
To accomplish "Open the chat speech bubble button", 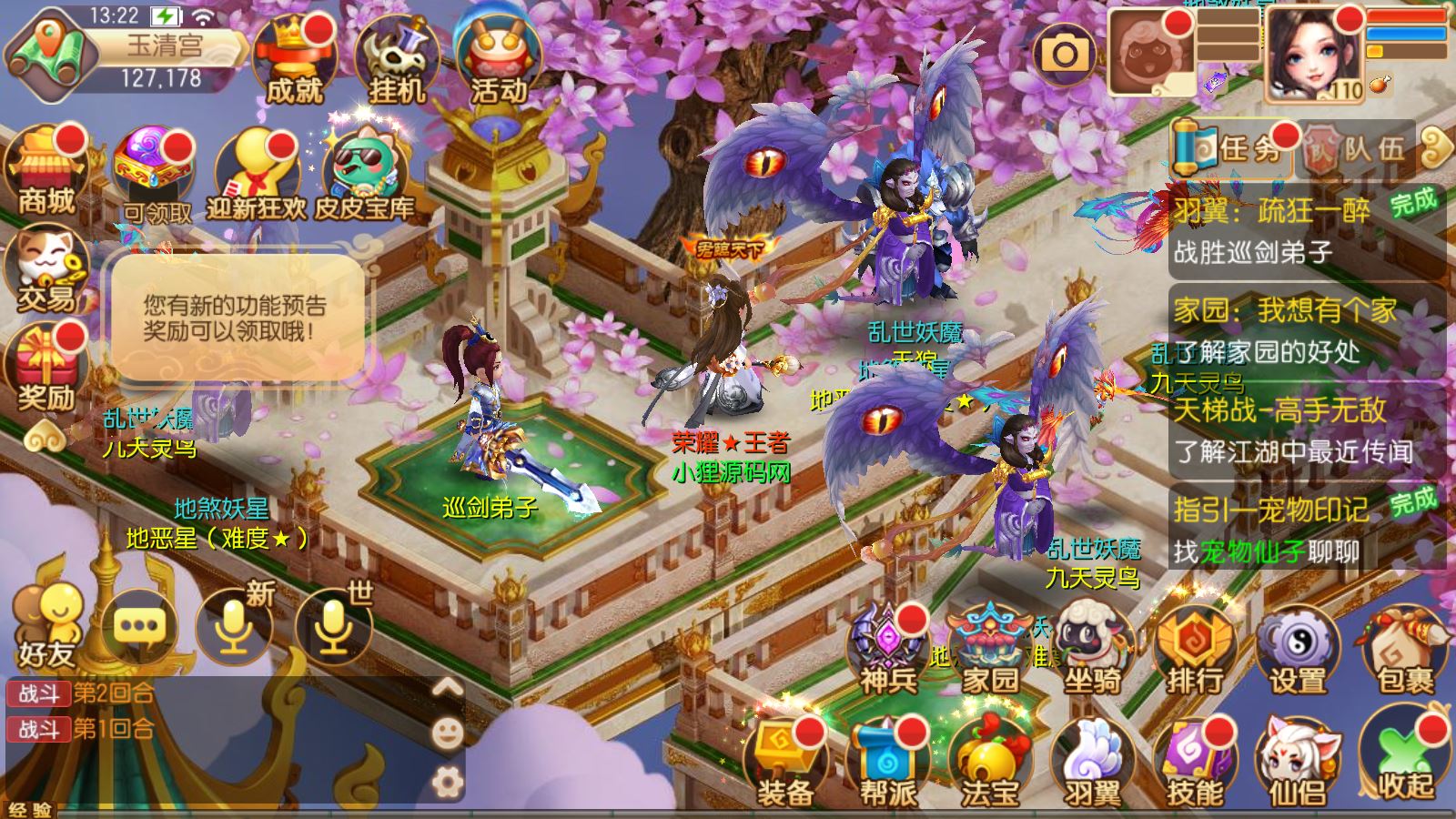I will (139, 626).
